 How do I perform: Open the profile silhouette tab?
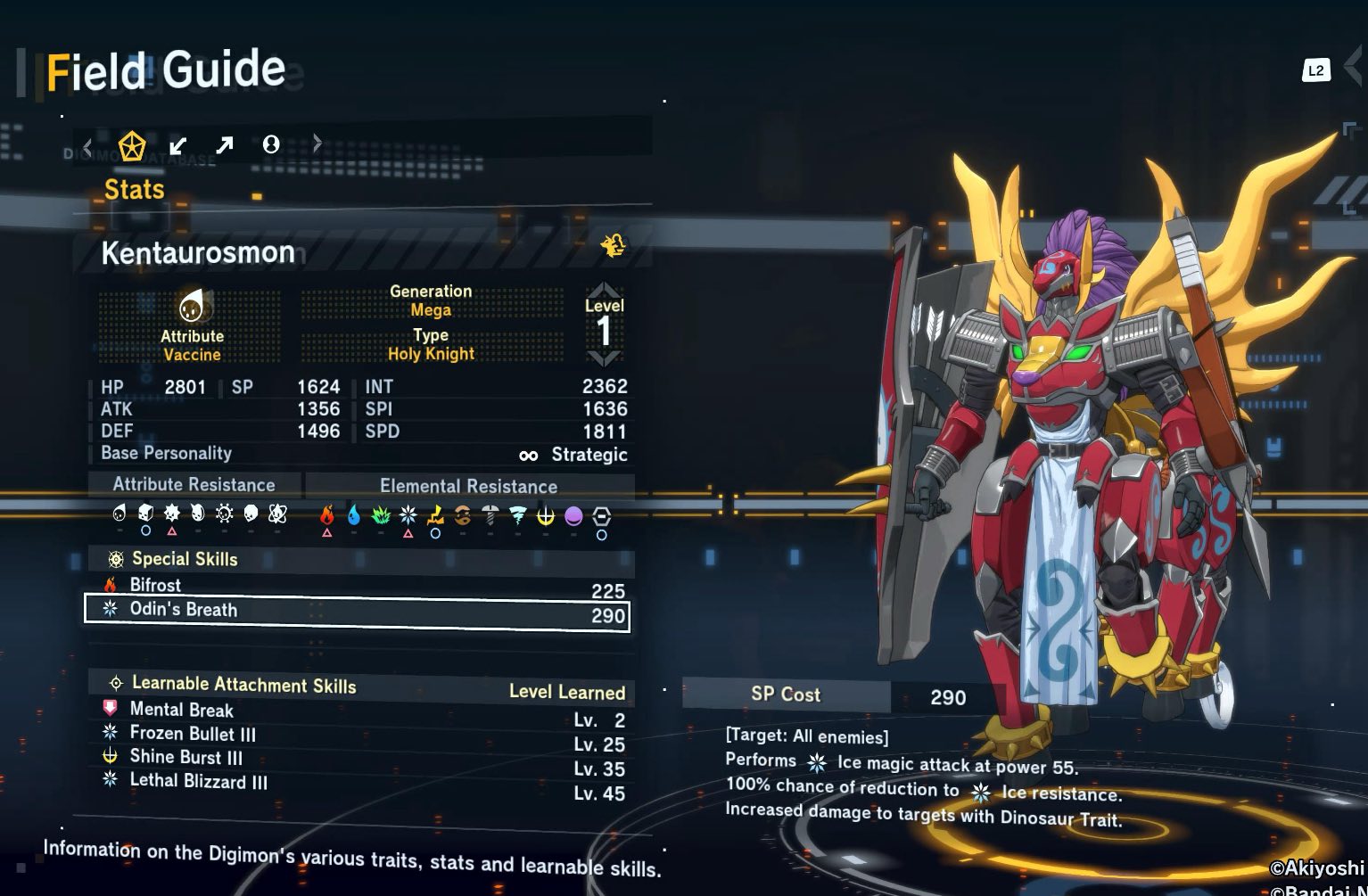[x=271, y=144]
